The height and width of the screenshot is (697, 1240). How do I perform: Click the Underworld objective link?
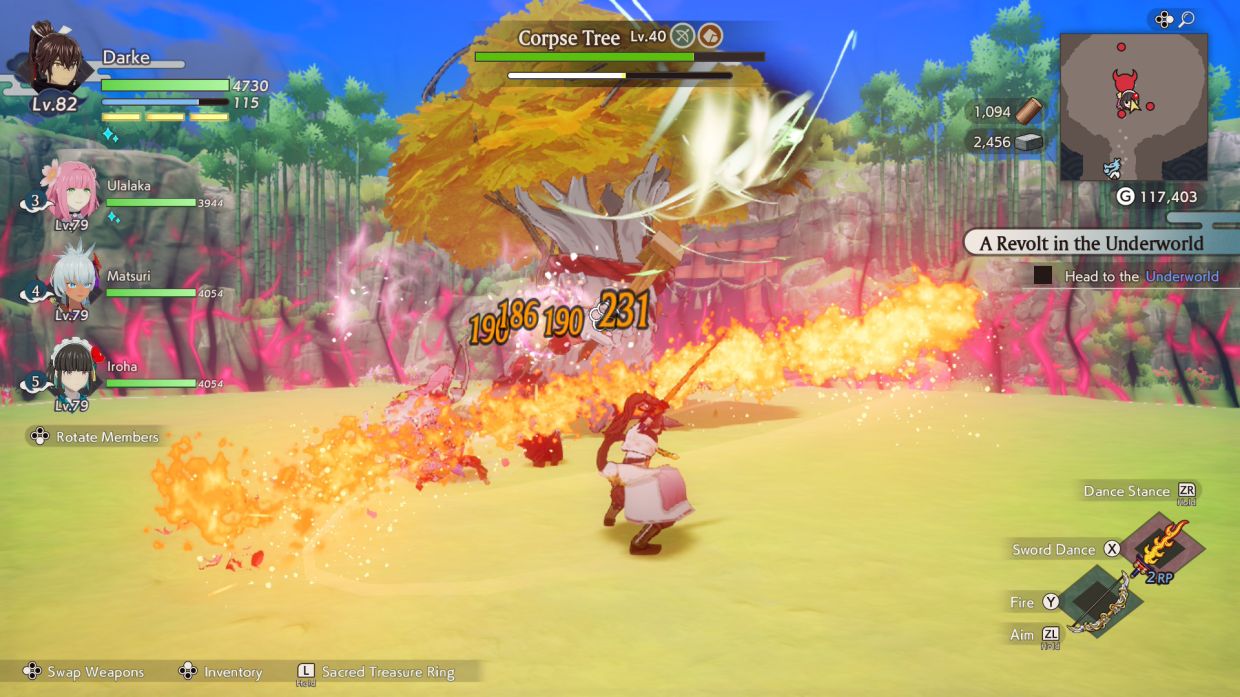tap(1182, 276)
